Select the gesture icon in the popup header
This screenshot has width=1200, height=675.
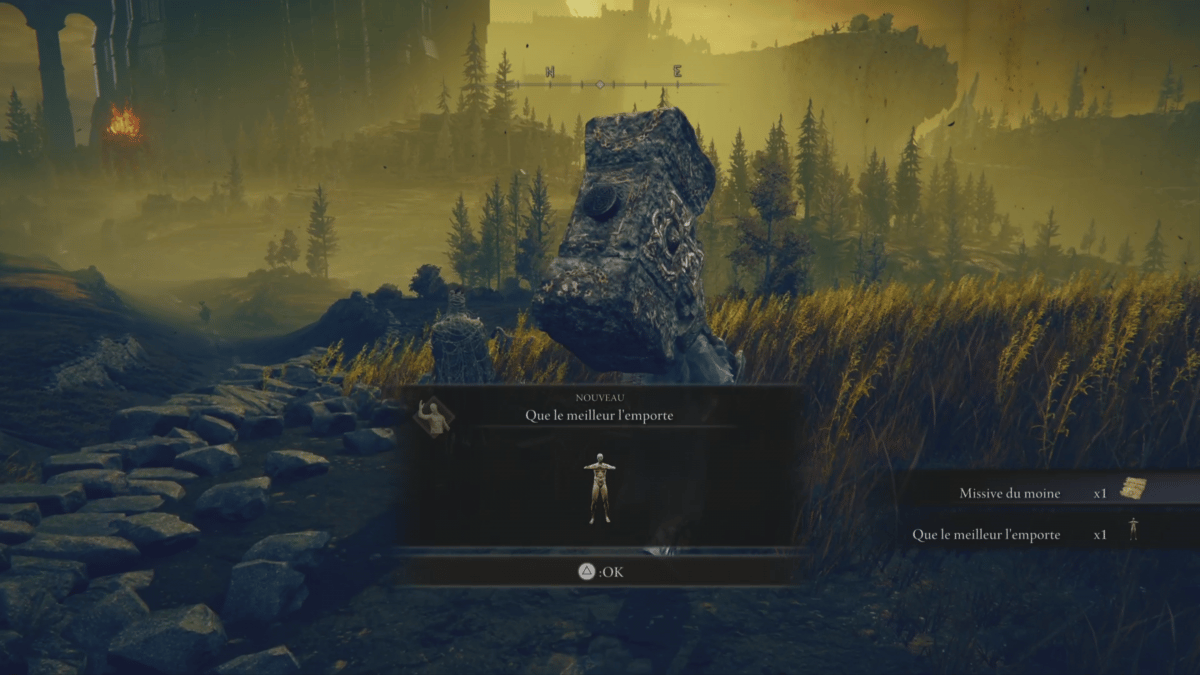coord(433,416)
